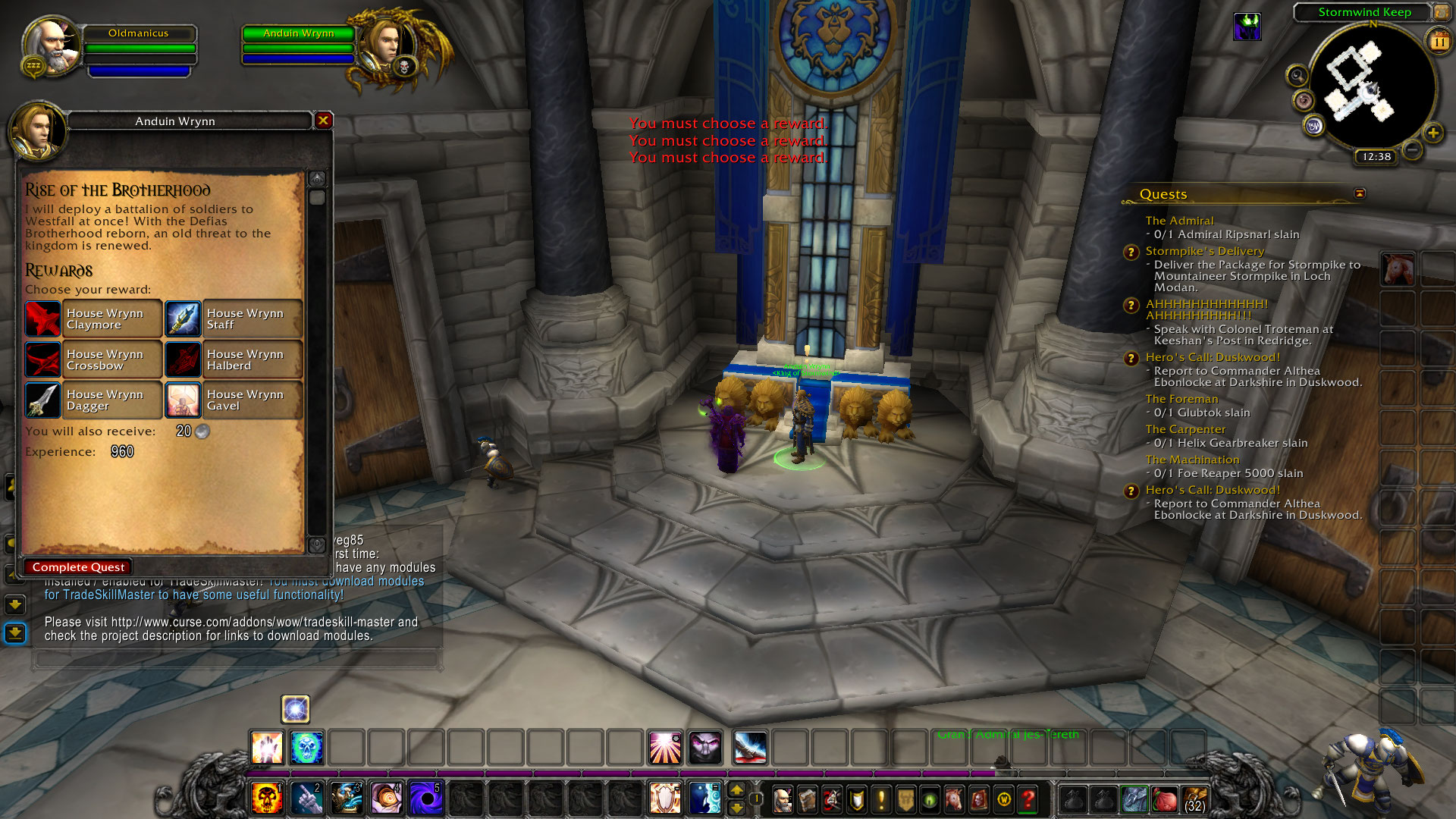Close the Anduin Wrynn quest window
This screenshot has height=819, width=1456.
click(x=324, y=121)
